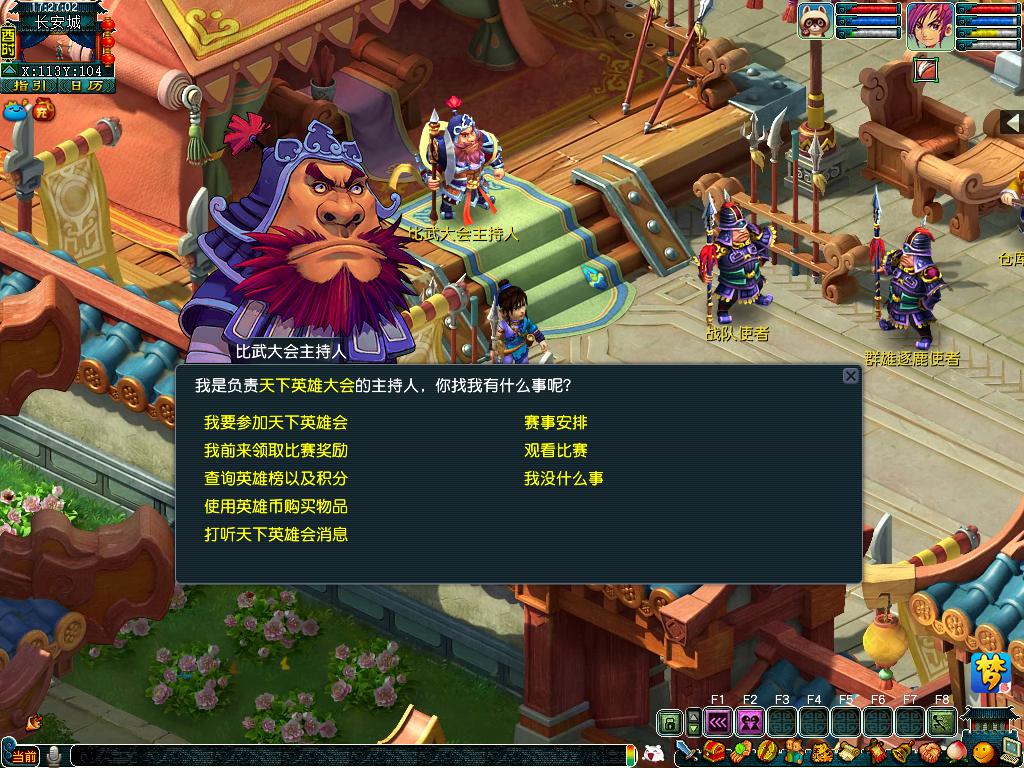1024x768 pixels.
Task: Open the computer system menu icon
Action: point(1009,751)
